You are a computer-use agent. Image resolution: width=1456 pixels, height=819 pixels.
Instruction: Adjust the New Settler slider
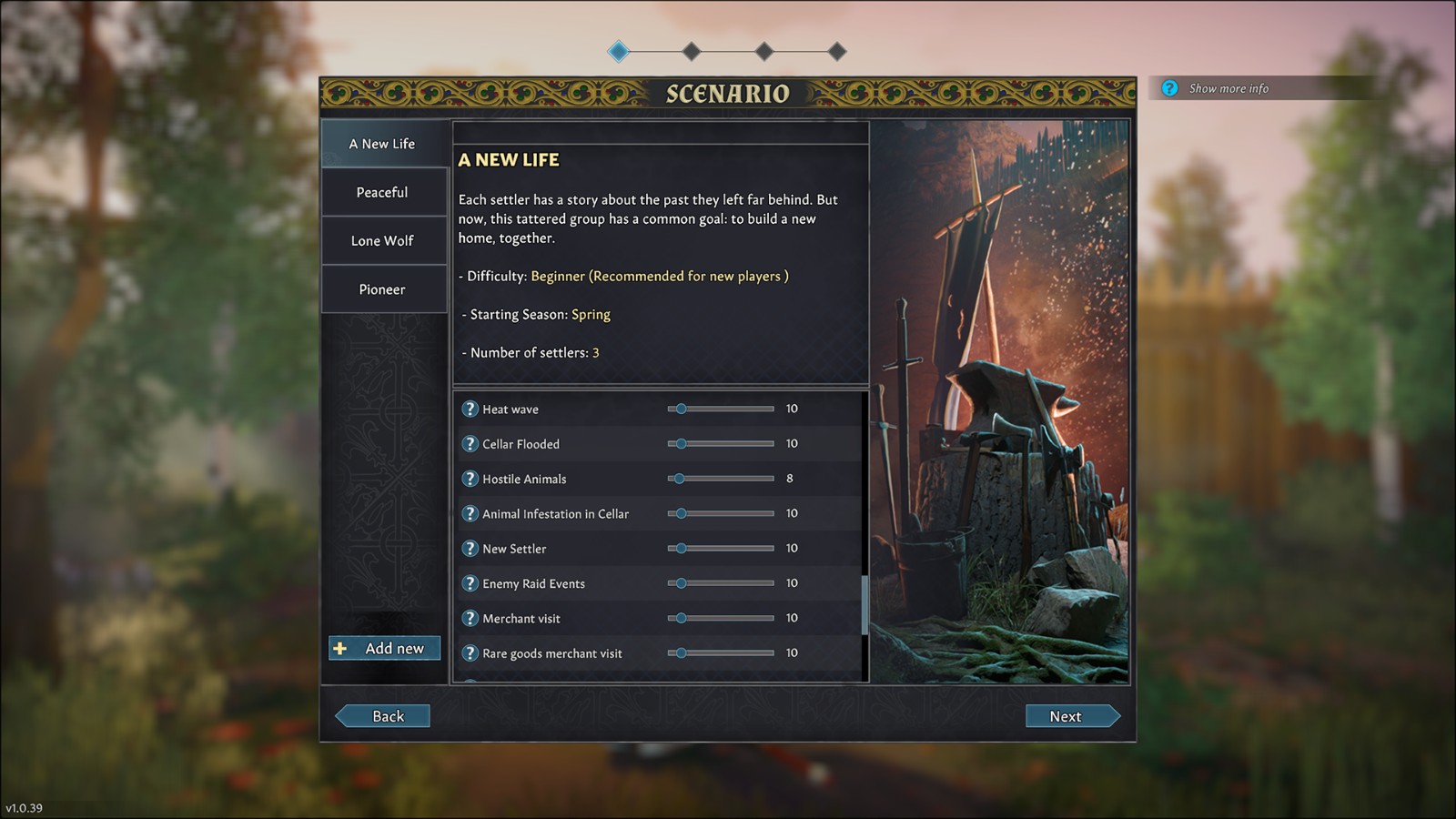coord(721,549)
